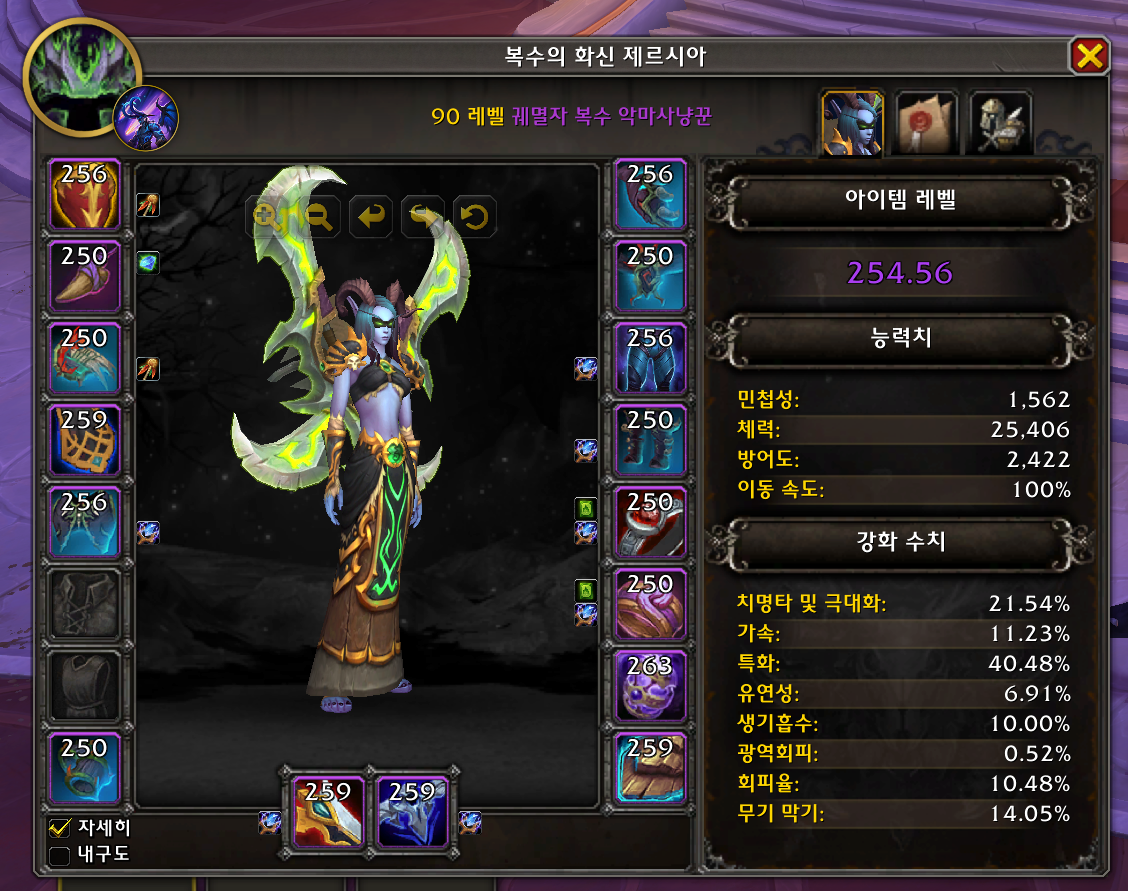The height and width of the screenshot is (891, 1128).
Task: Select the red and gold helmet slot
Action: [x=85, y=194]
